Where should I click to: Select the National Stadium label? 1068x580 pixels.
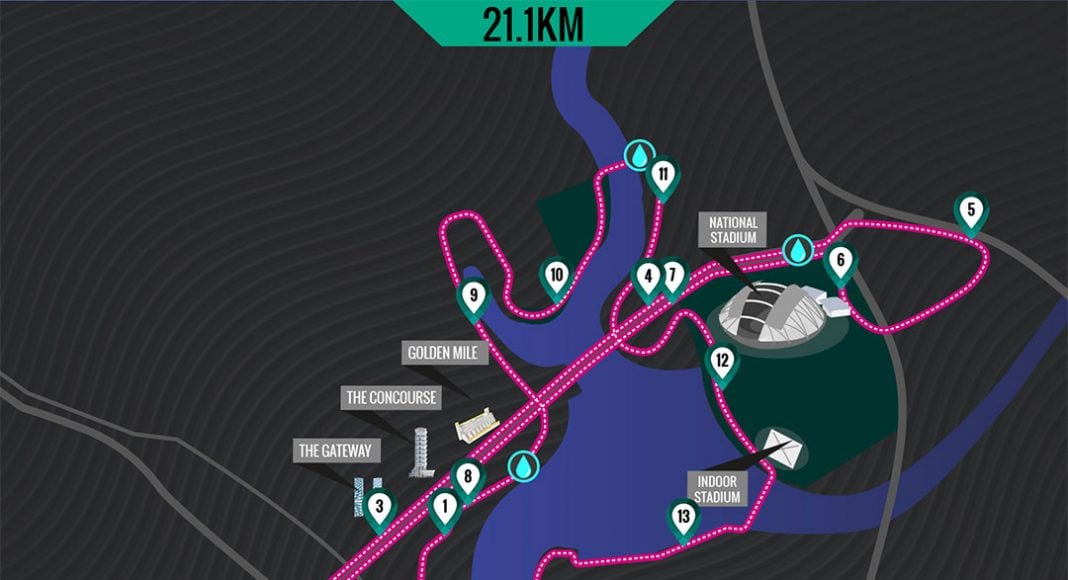(733, 230)
